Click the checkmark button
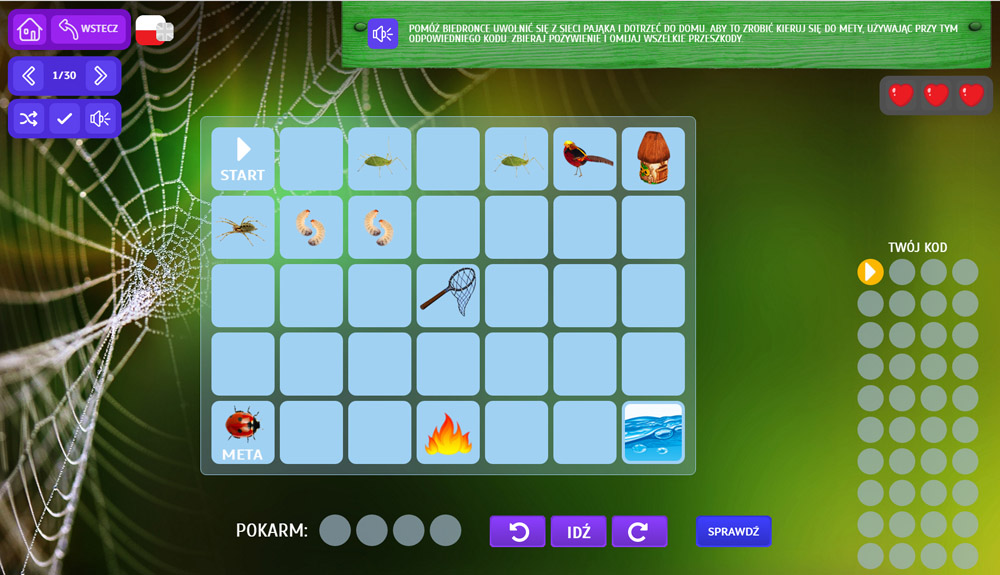1000x575 pixels. point(64,119)
